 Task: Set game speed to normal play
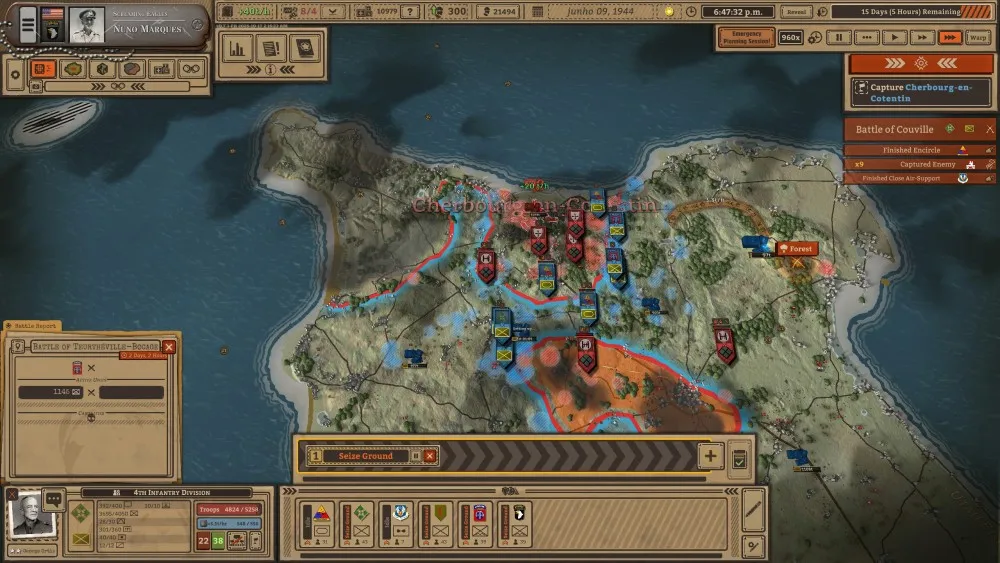click(x=894, y=37)
